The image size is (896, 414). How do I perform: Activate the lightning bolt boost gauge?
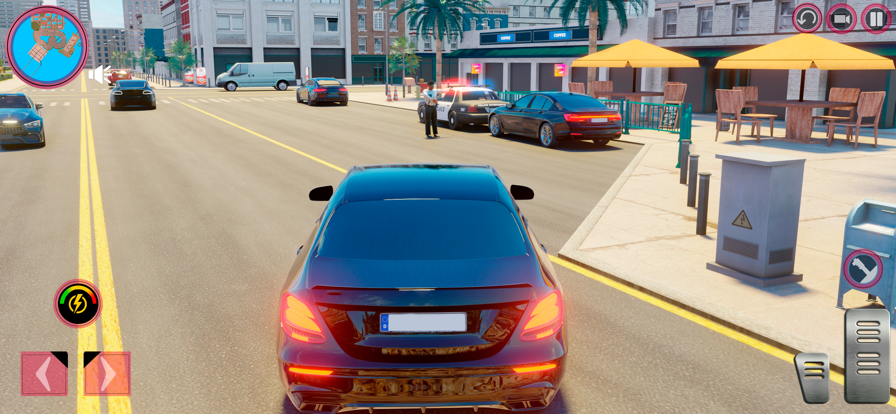77,303
